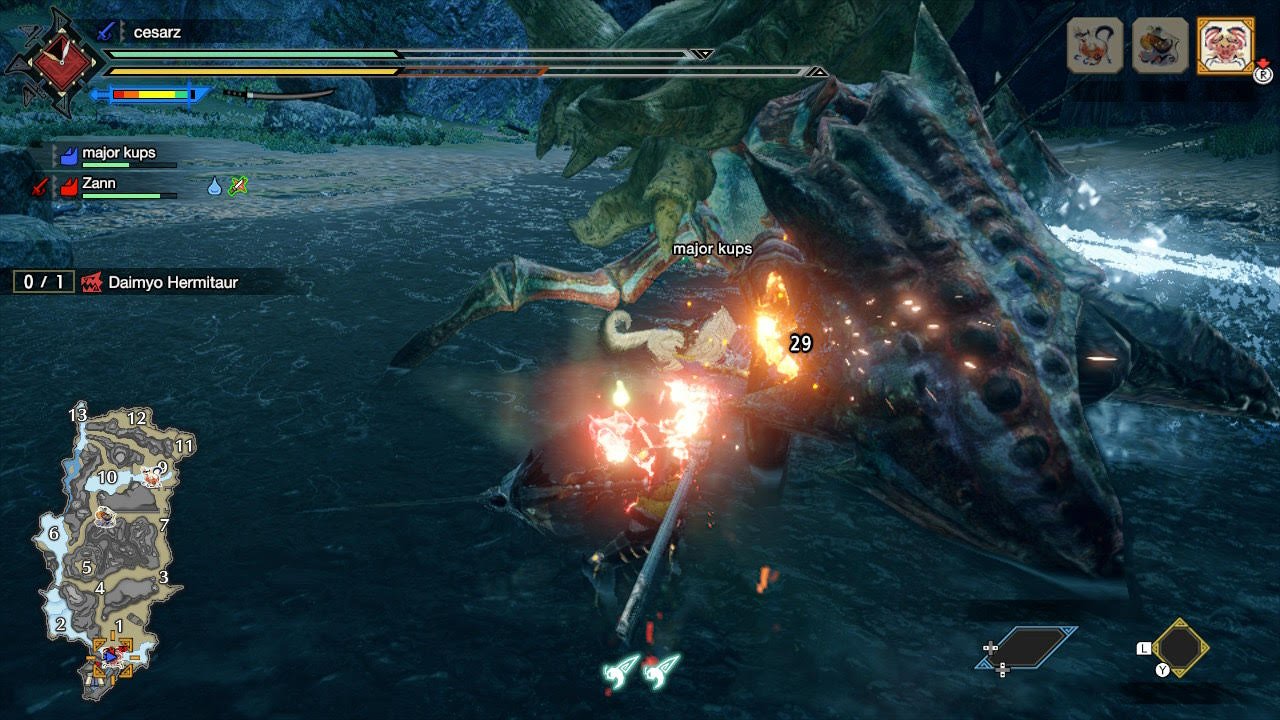
Task: Click the right Wirebug charge icon
Action: tap(661, 671)
